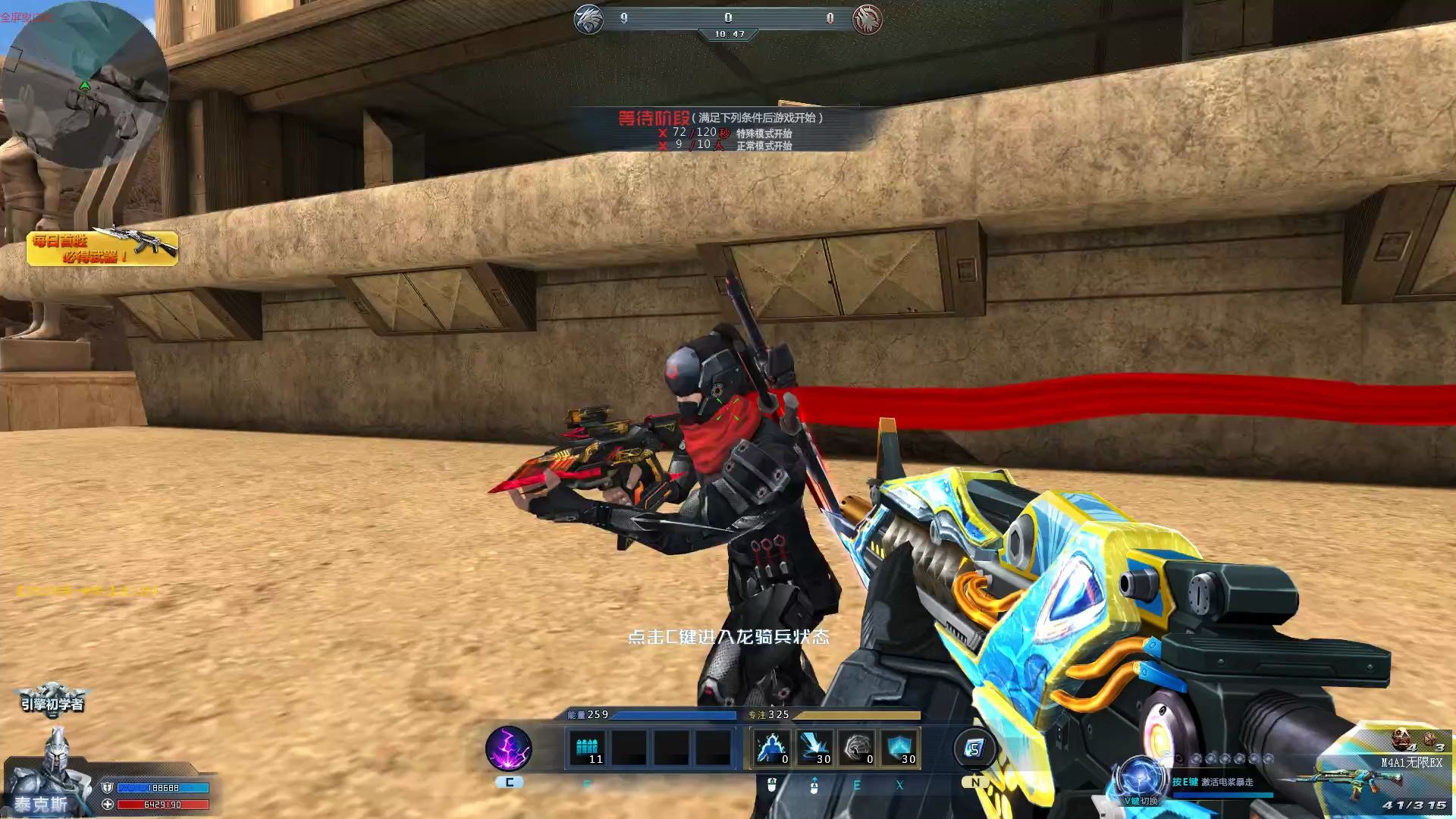Screen dimensions: 1456x819
Task: Click the right team red emblem
Action: pos(868,19)
